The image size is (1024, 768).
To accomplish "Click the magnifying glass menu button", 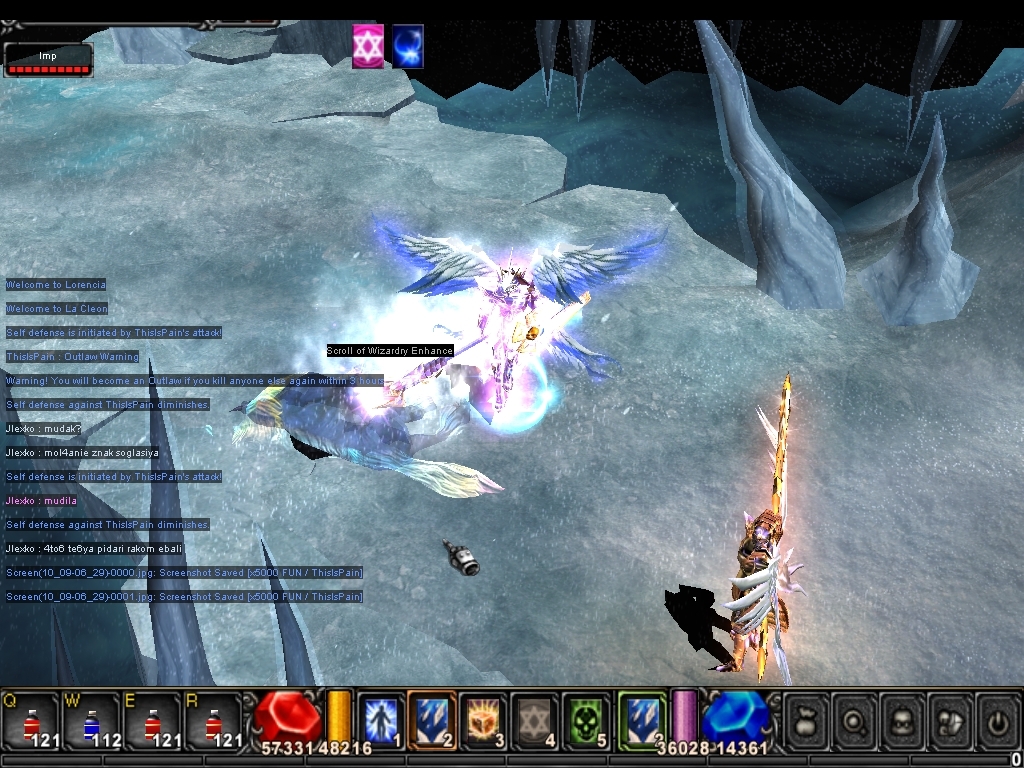I will pyautogui.click(x=854, y=720).
